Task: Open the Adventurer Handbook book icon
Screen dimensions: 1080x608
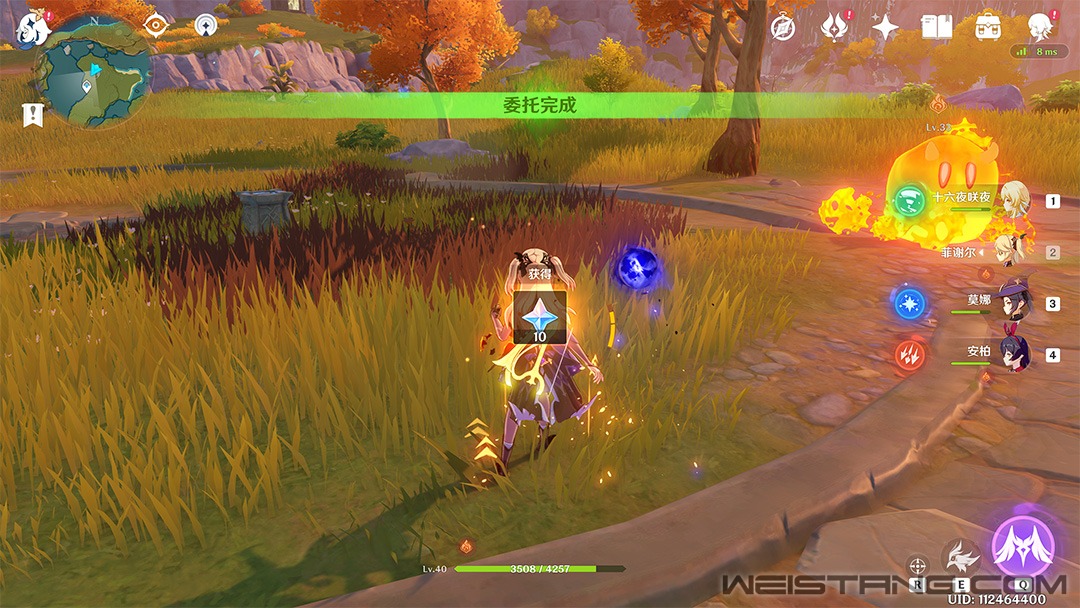Action: (x=936, y=28)
